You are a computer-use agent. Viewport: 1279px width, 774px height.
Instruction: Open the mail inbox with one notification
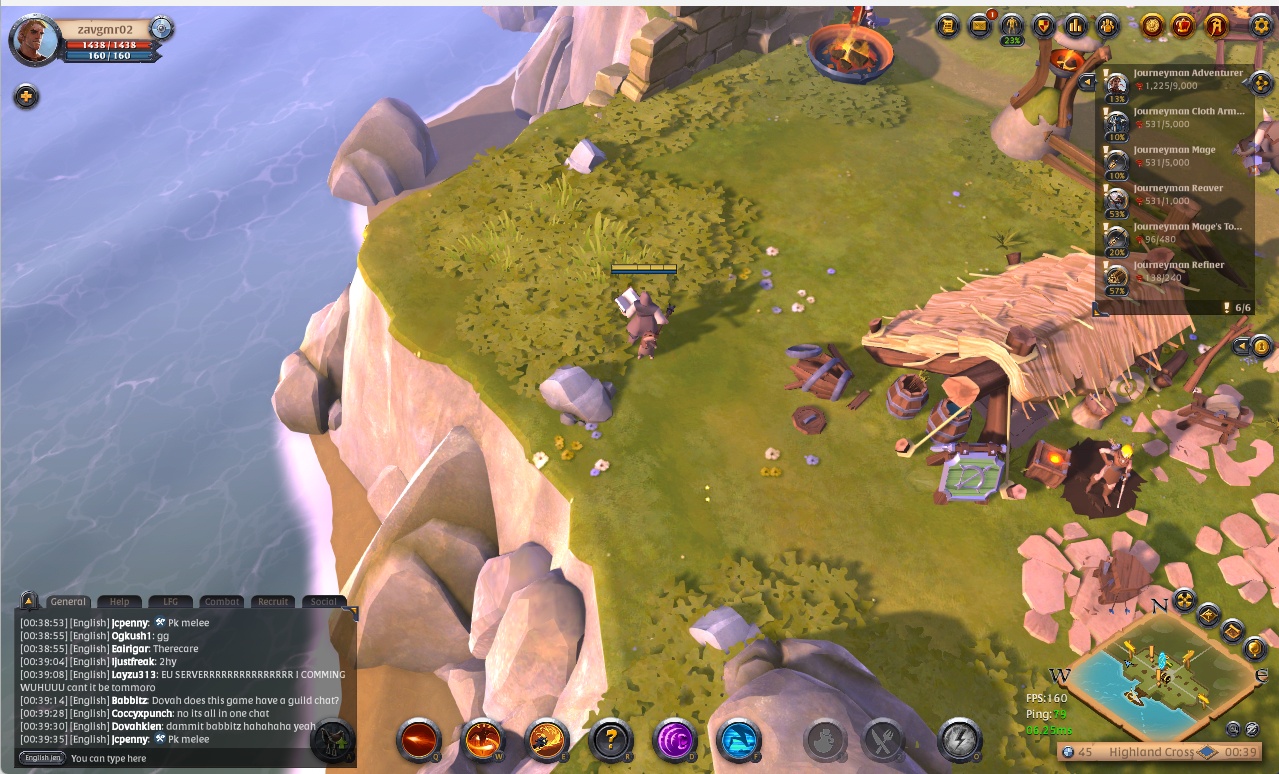(980, 26)
